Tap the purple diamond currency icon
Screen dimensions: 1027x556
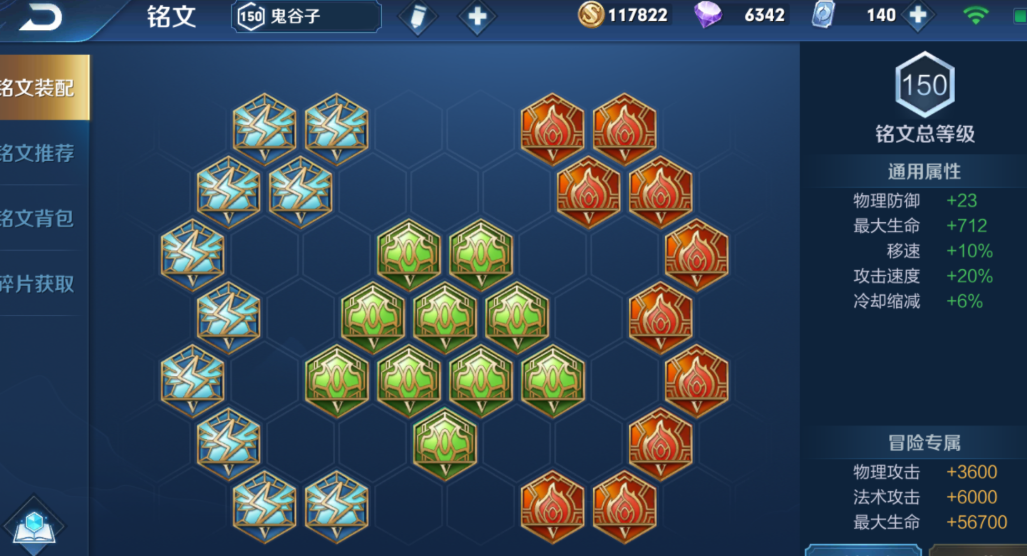[708, 15]
